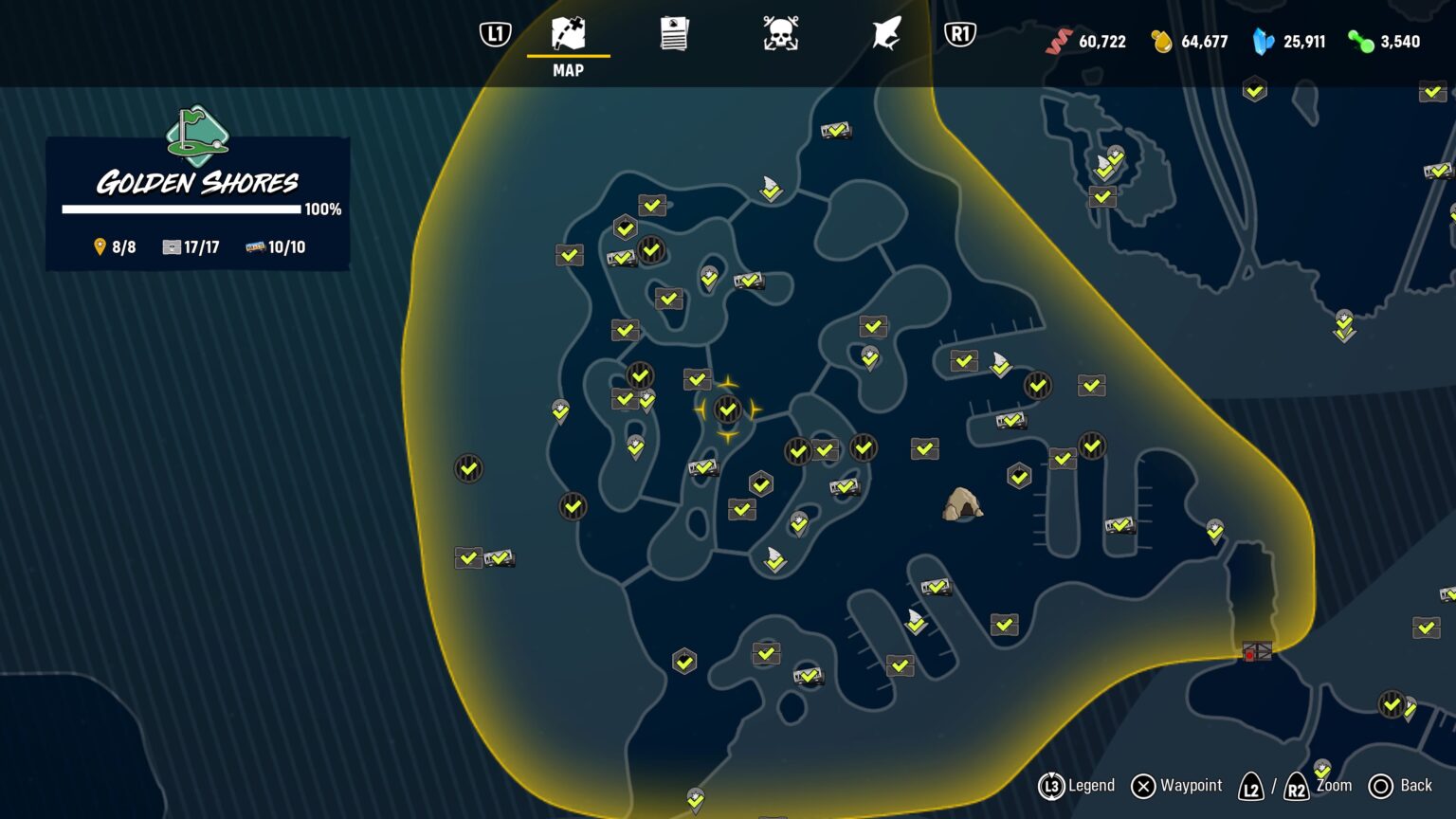Click the red protein nutrient counter icon
This screenshot has width=1456, height=819.
[x=1058, y=42]
